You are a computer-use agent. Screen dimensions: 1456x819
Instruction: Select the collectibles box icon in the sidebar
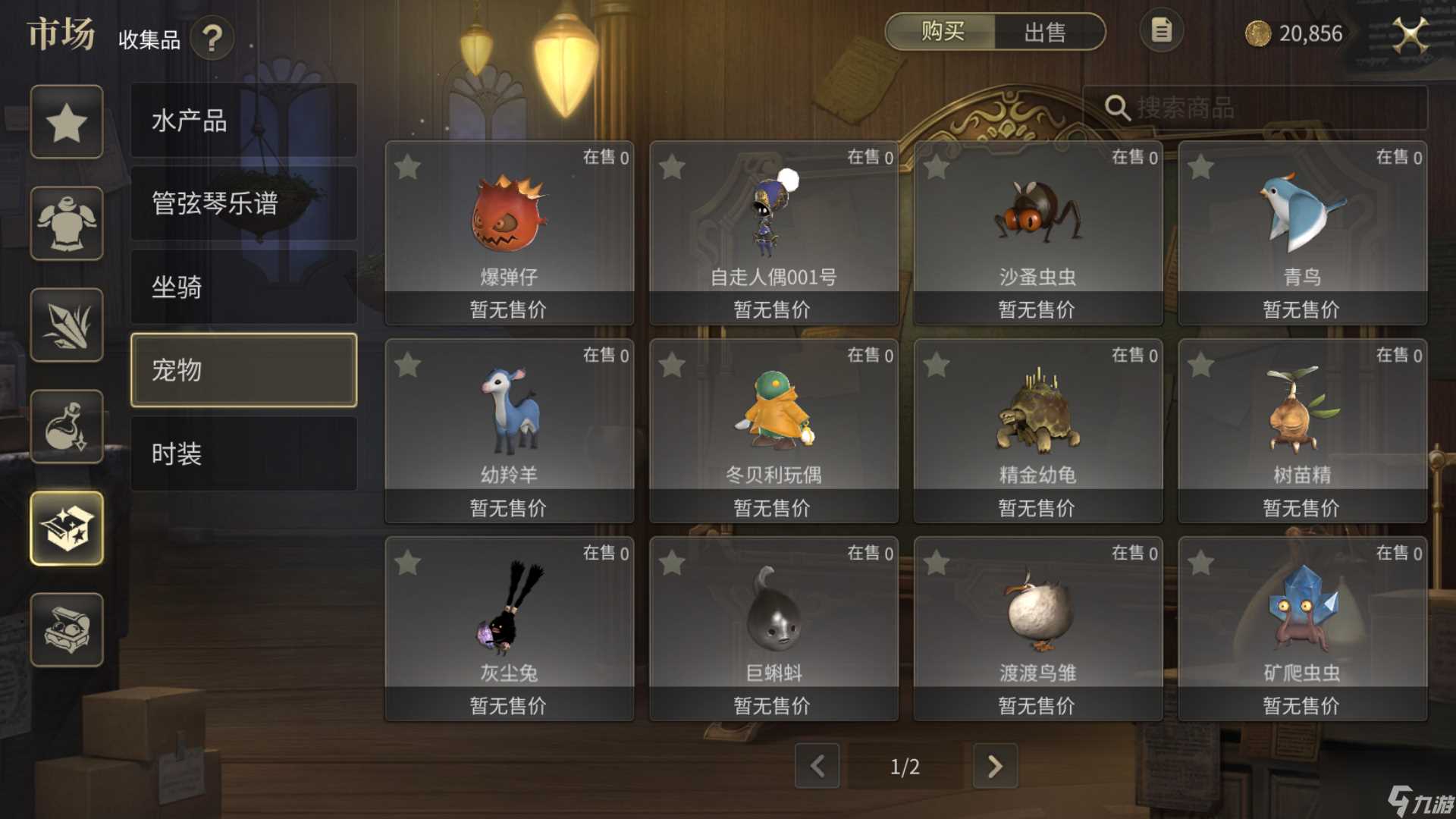[67, 528]
